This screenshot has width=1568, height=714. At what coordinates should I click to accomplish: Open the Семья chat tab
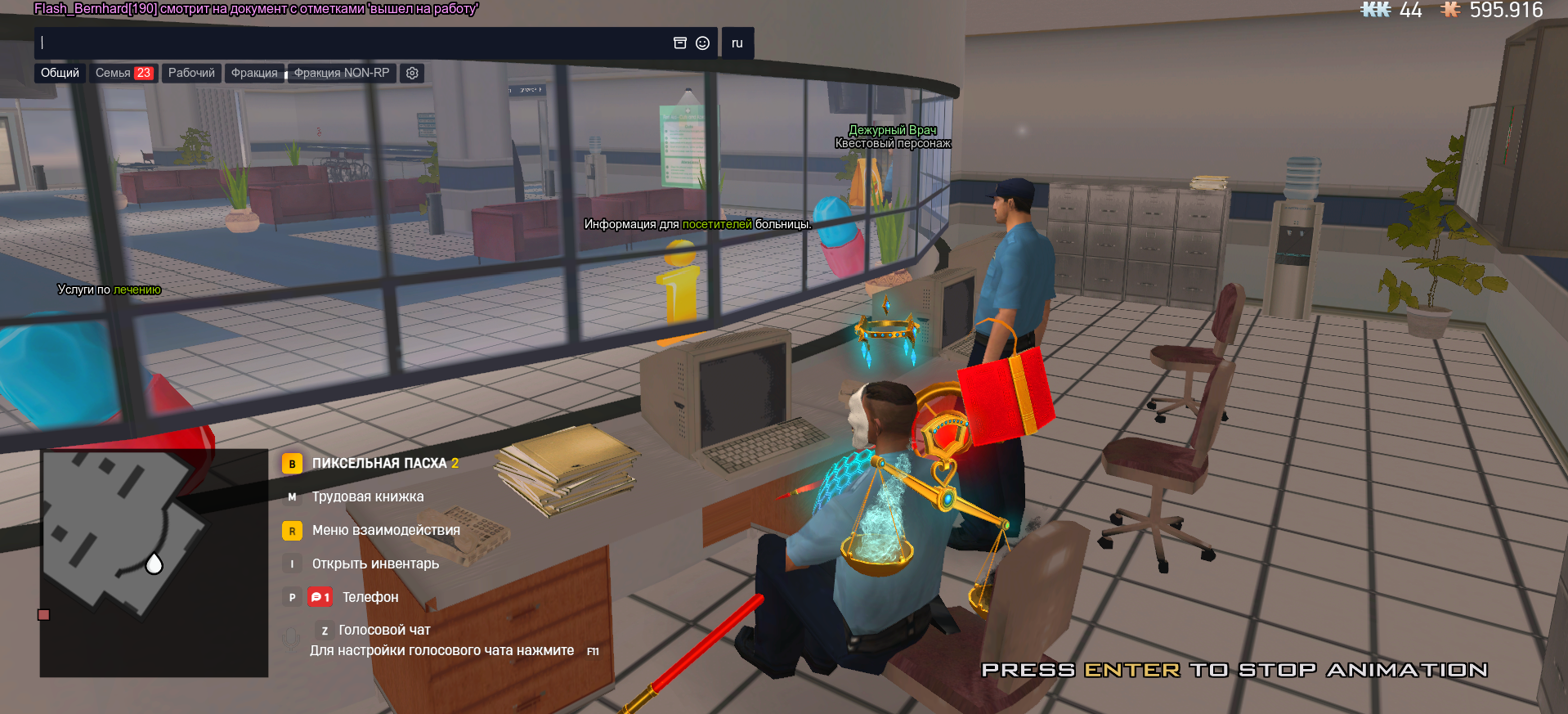click(x=123, y=73)
